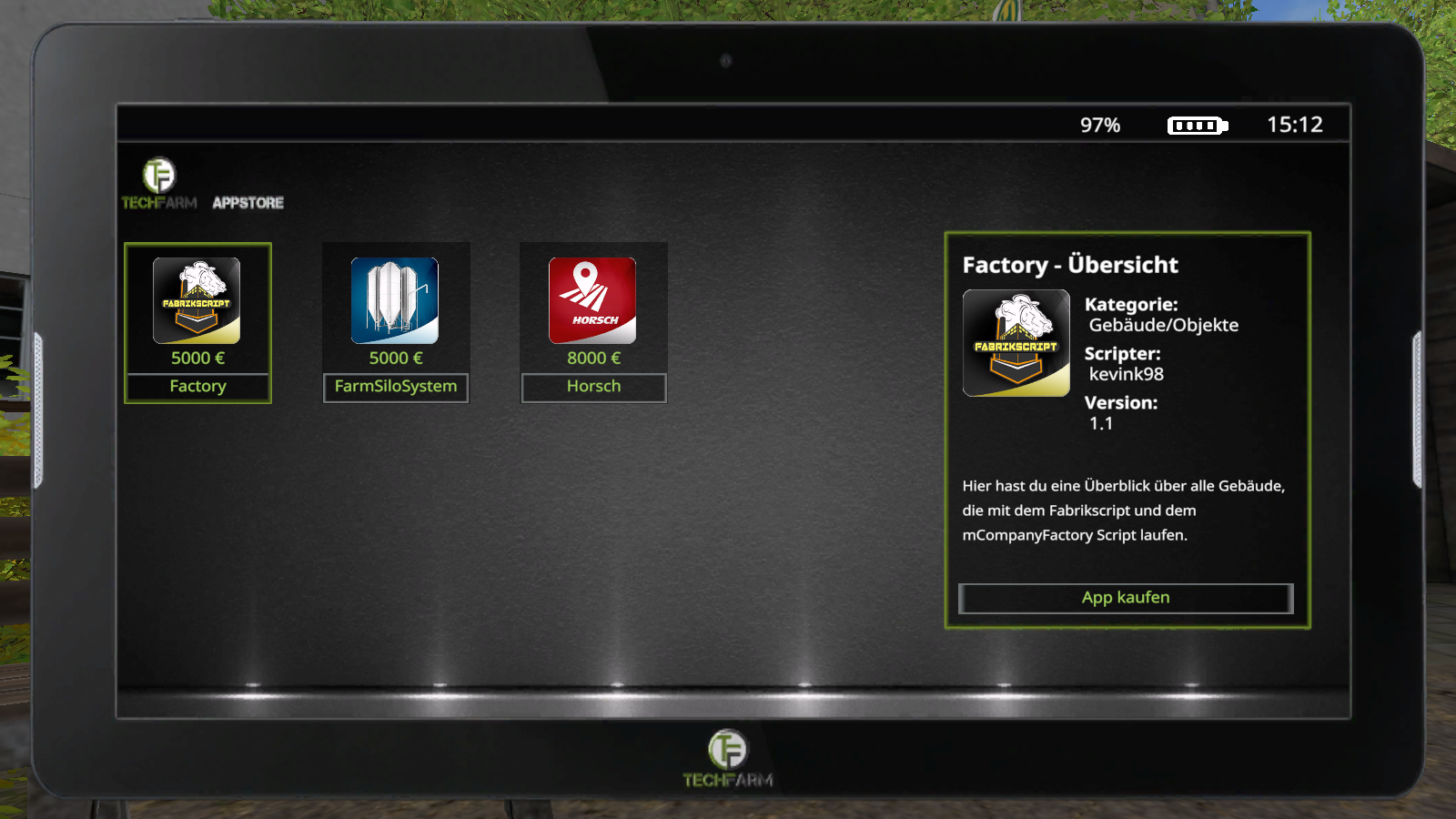
Task: Choose the FarmSiloSystem app icon
Action: pyautogui.click(x=395, y=300)
